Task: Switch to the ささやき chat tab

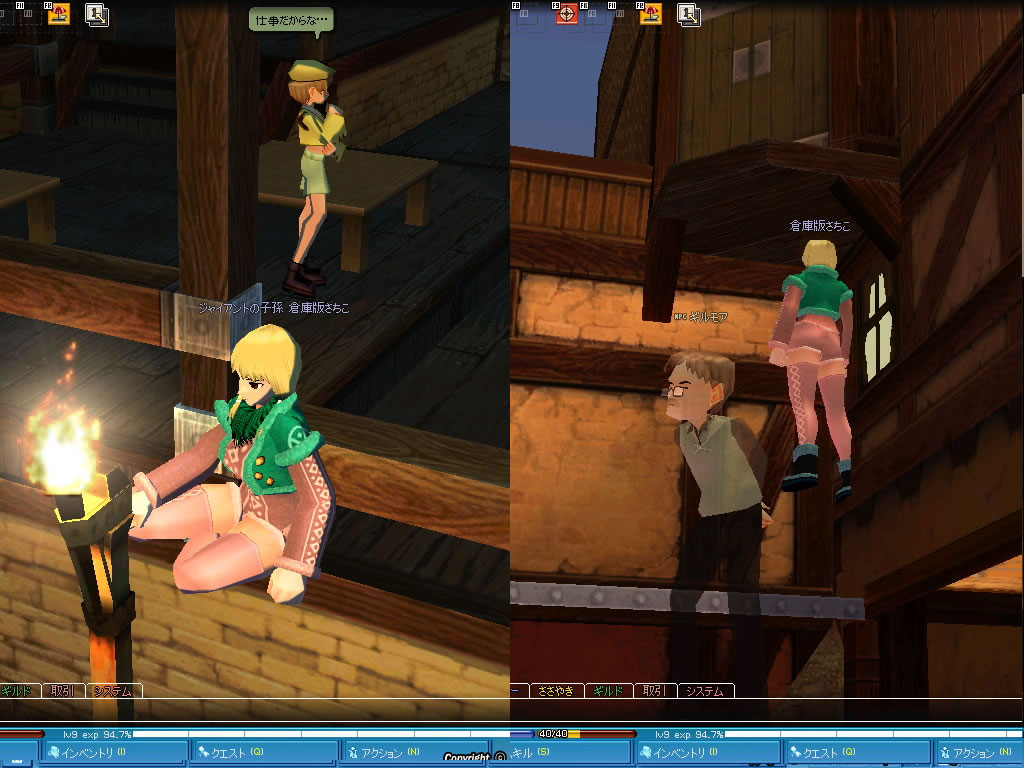Action: pyautogui.click(x=556, y=691)
